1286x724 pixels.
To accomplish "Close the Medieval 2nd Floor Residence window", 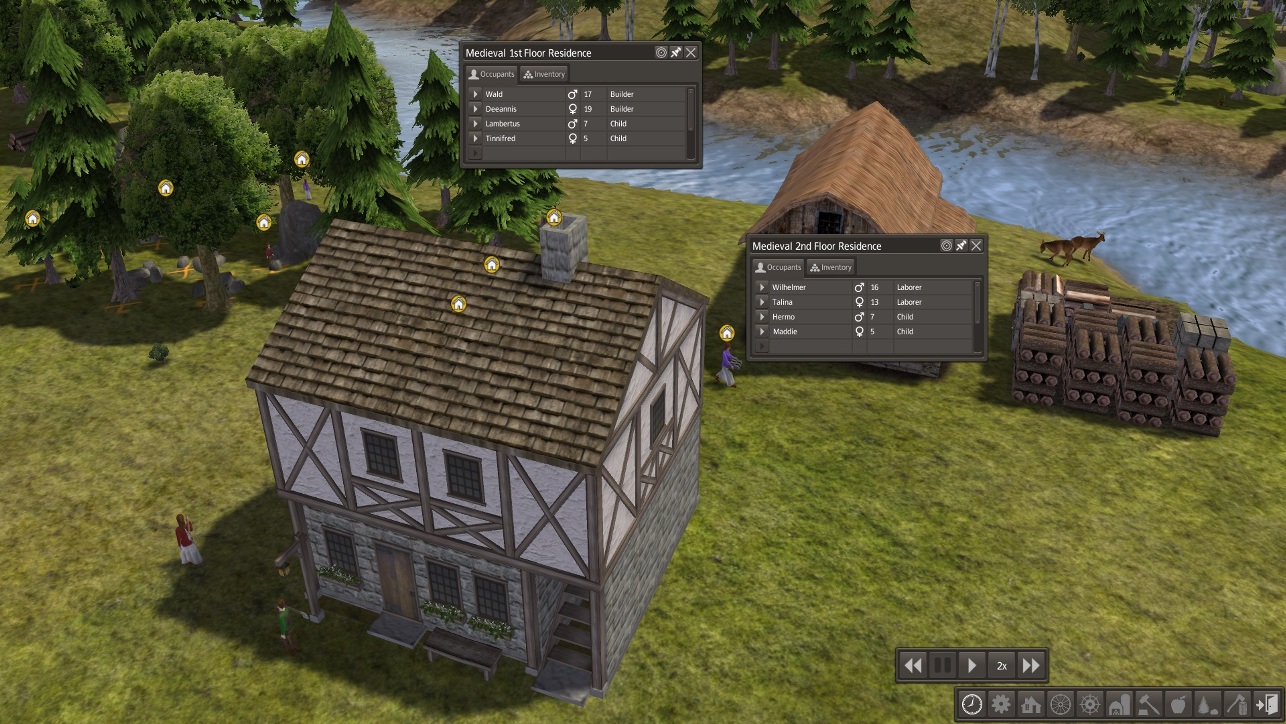I will pyautogui.click(x=976, y=246).
